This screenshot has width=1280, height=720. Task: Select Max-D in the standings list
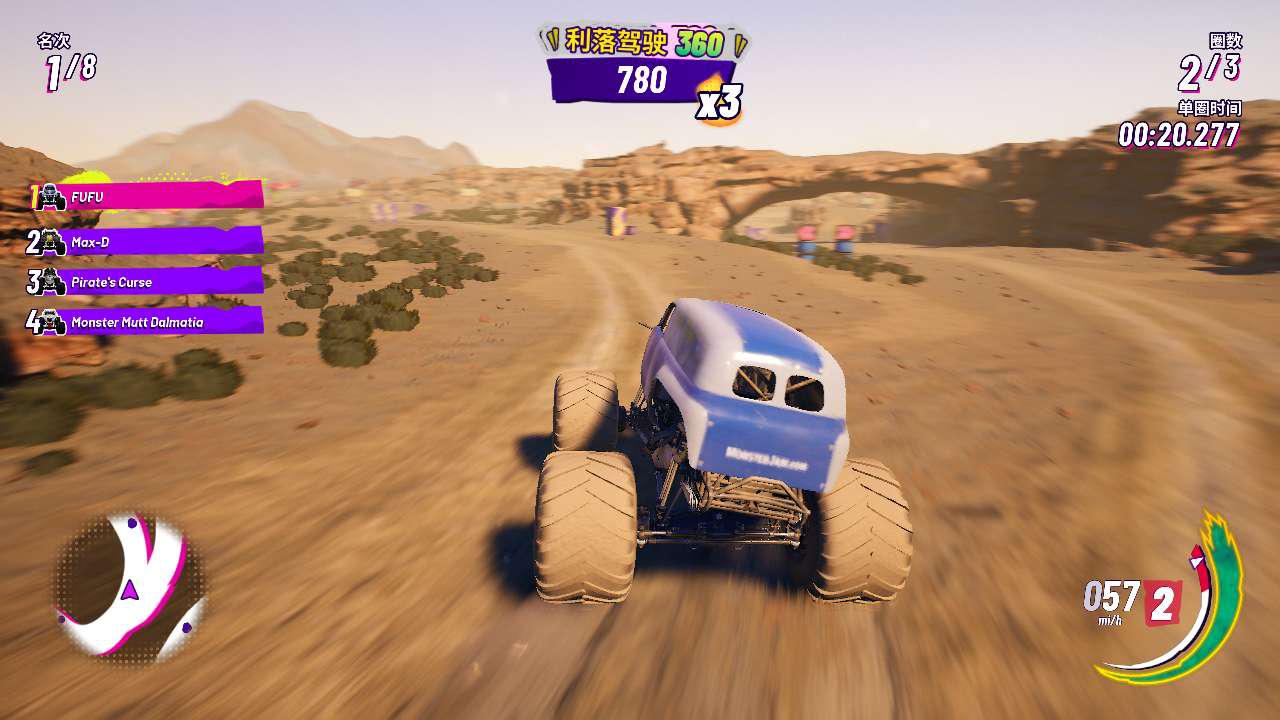point(150,241)
